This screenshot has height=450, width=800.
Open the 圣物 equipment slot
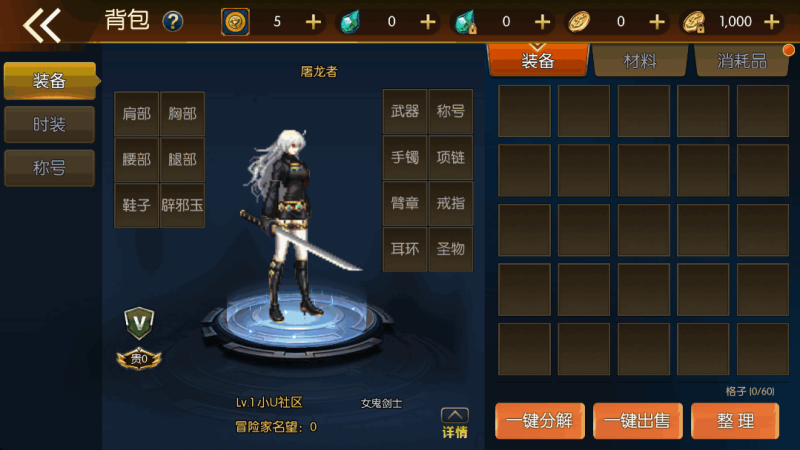click(x=451, y=250)
